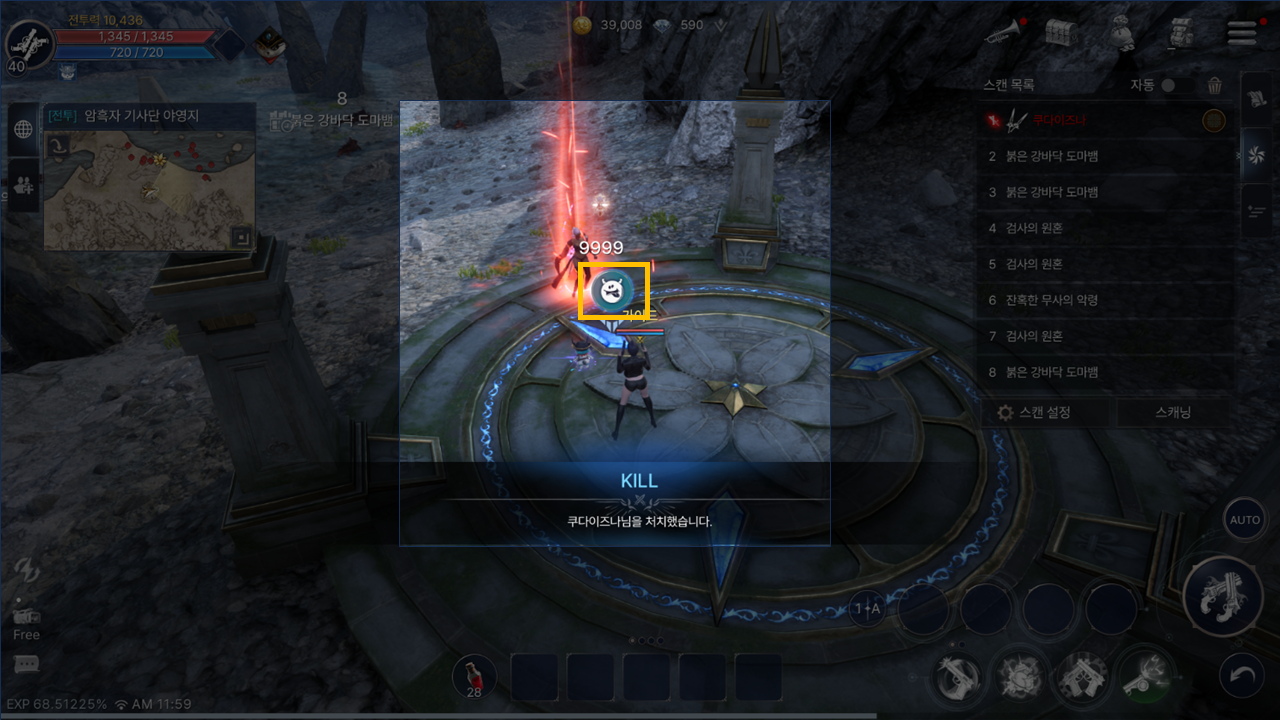Use the dual pistols basic attack
The image size is (1280, 720).
point(1222,597)
